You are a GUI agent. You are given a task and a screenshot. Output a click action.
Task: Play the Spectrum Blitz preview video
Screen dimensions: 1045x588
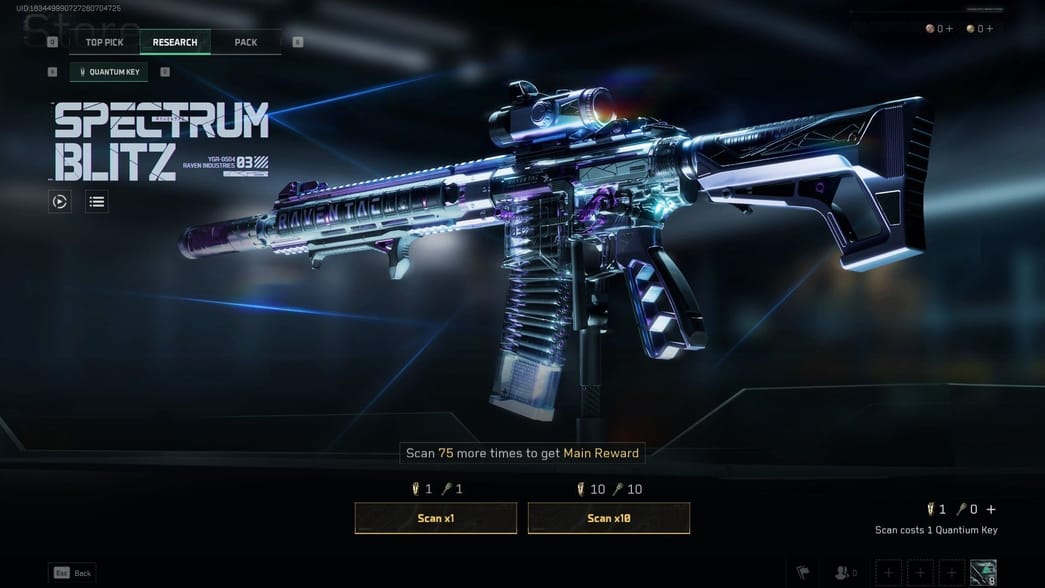(60, 202)
